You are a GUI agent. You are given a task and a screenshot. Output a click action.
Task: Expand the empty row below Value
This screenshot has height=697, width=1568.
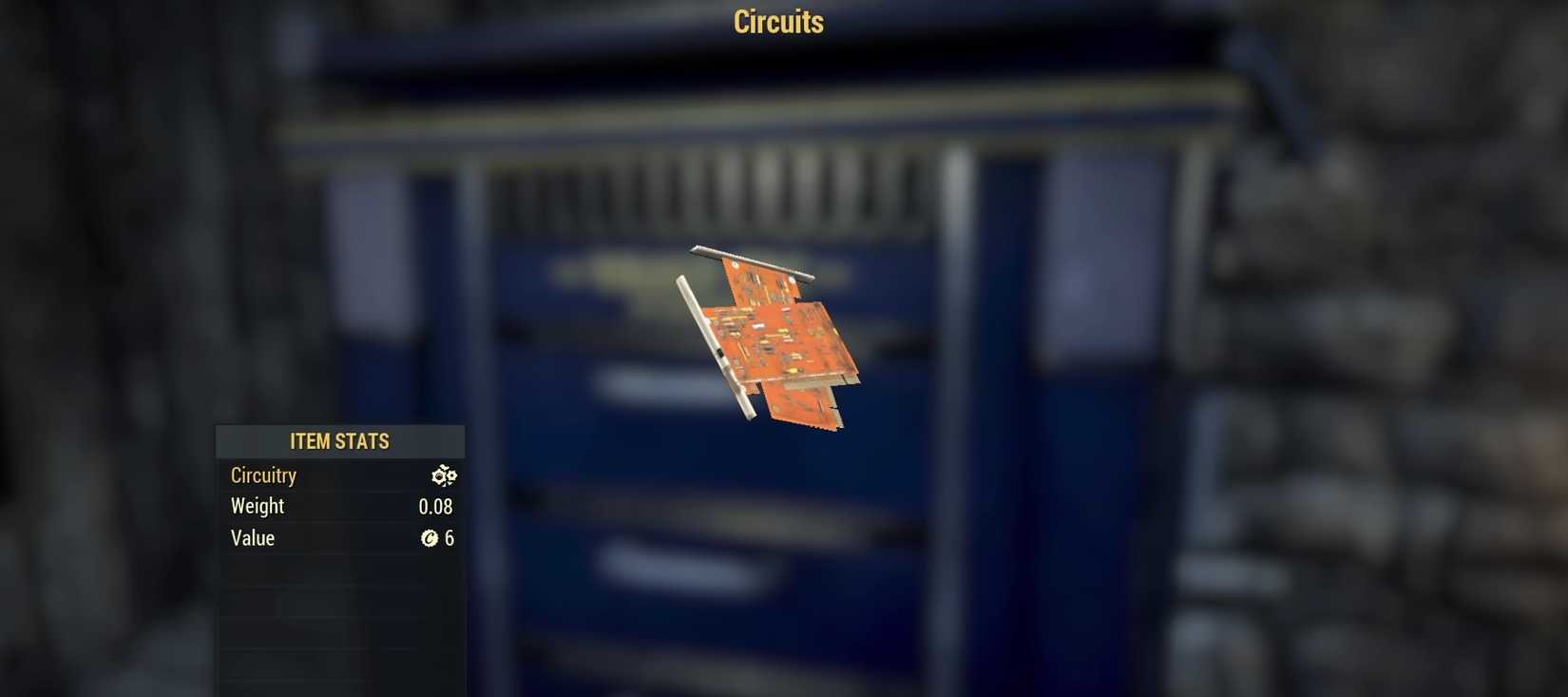(339, 571)
